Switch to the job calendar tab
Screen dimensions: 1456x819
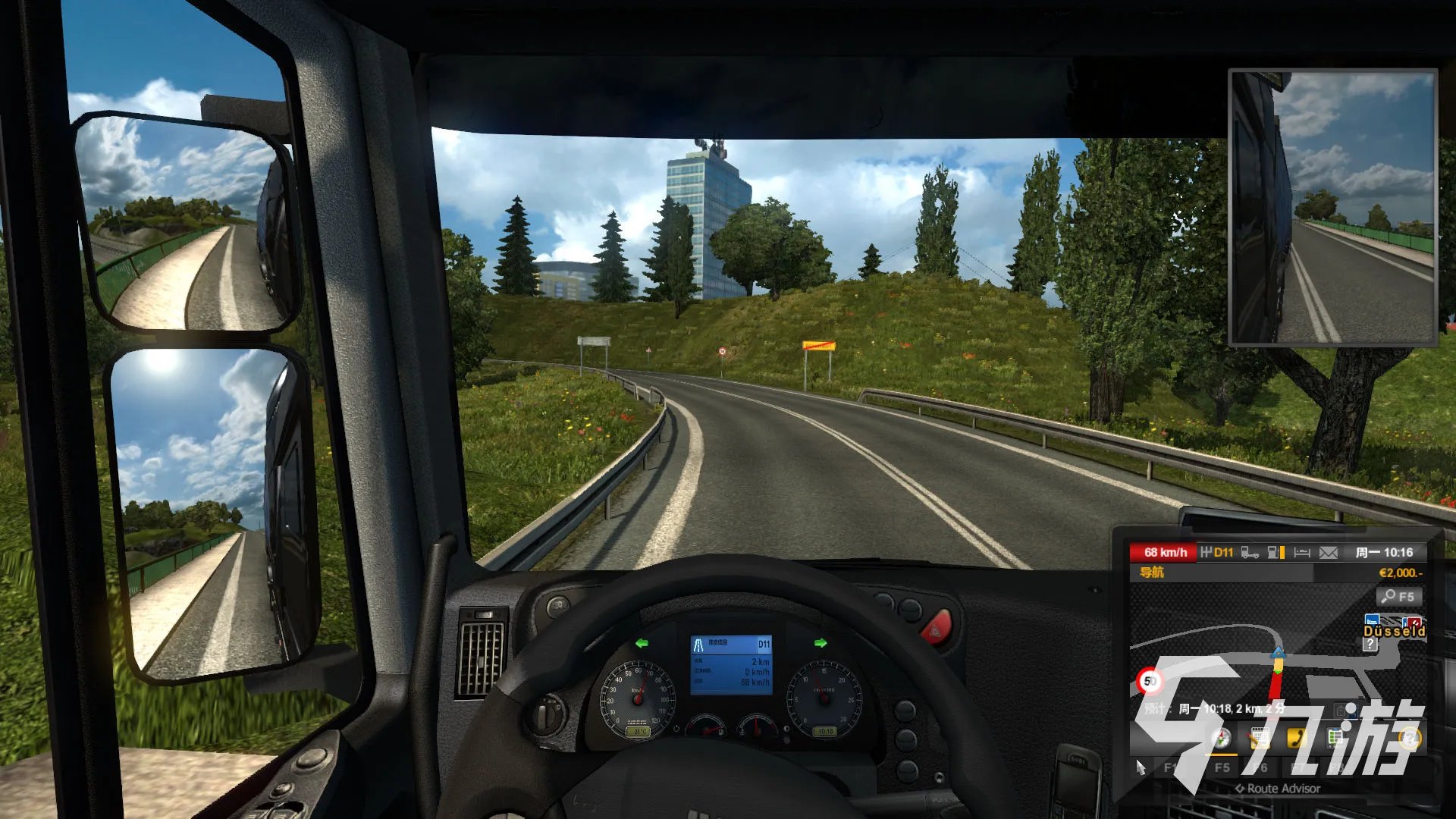point(1259,738)
